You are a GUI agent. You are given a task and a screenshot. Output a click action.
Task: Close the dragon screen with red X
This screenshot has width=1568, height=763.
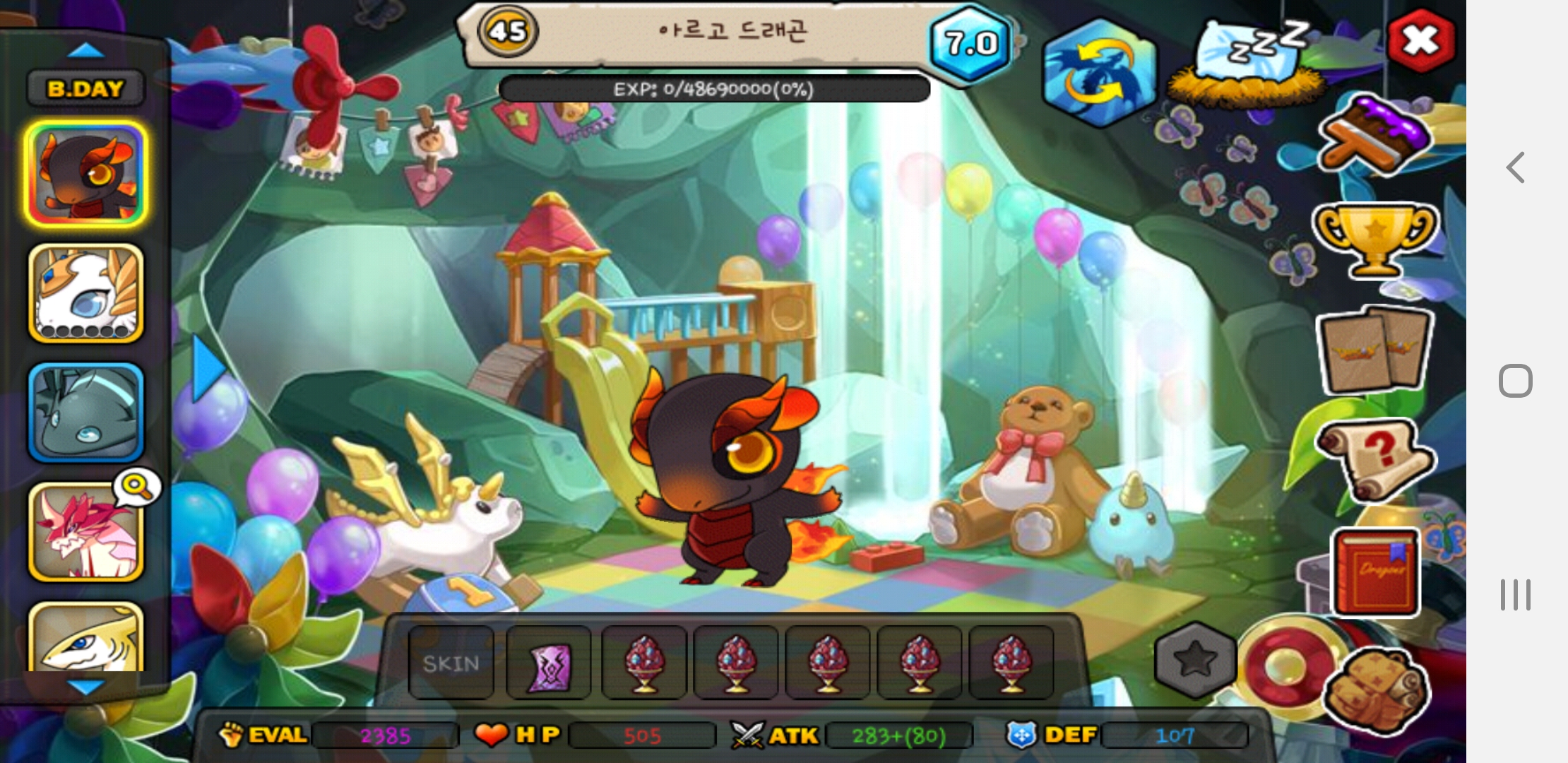coord(1420,40)
